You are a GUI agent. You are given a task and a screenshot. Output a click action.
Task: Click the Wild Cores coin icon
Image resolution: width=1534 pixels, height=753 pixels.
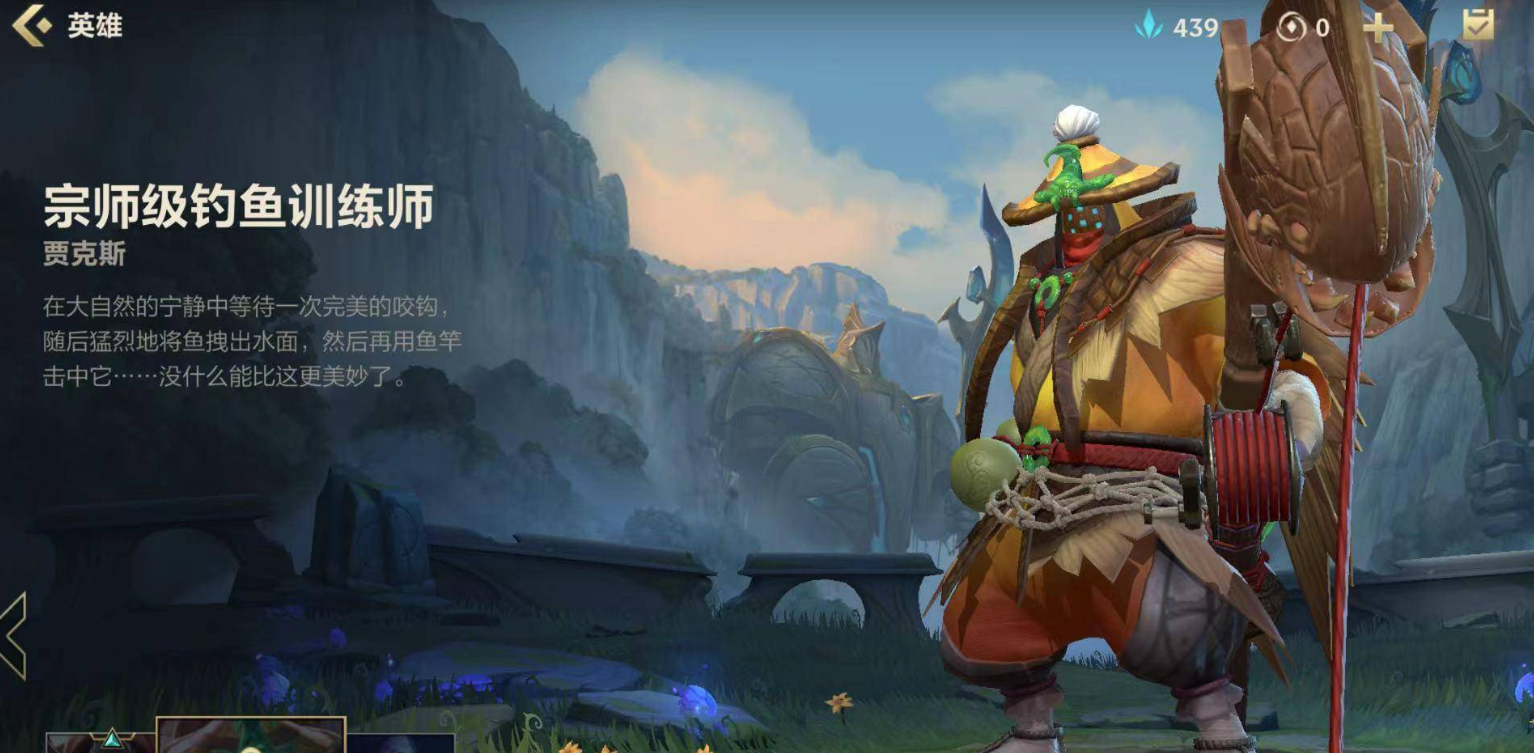[x=1292, y=27]
